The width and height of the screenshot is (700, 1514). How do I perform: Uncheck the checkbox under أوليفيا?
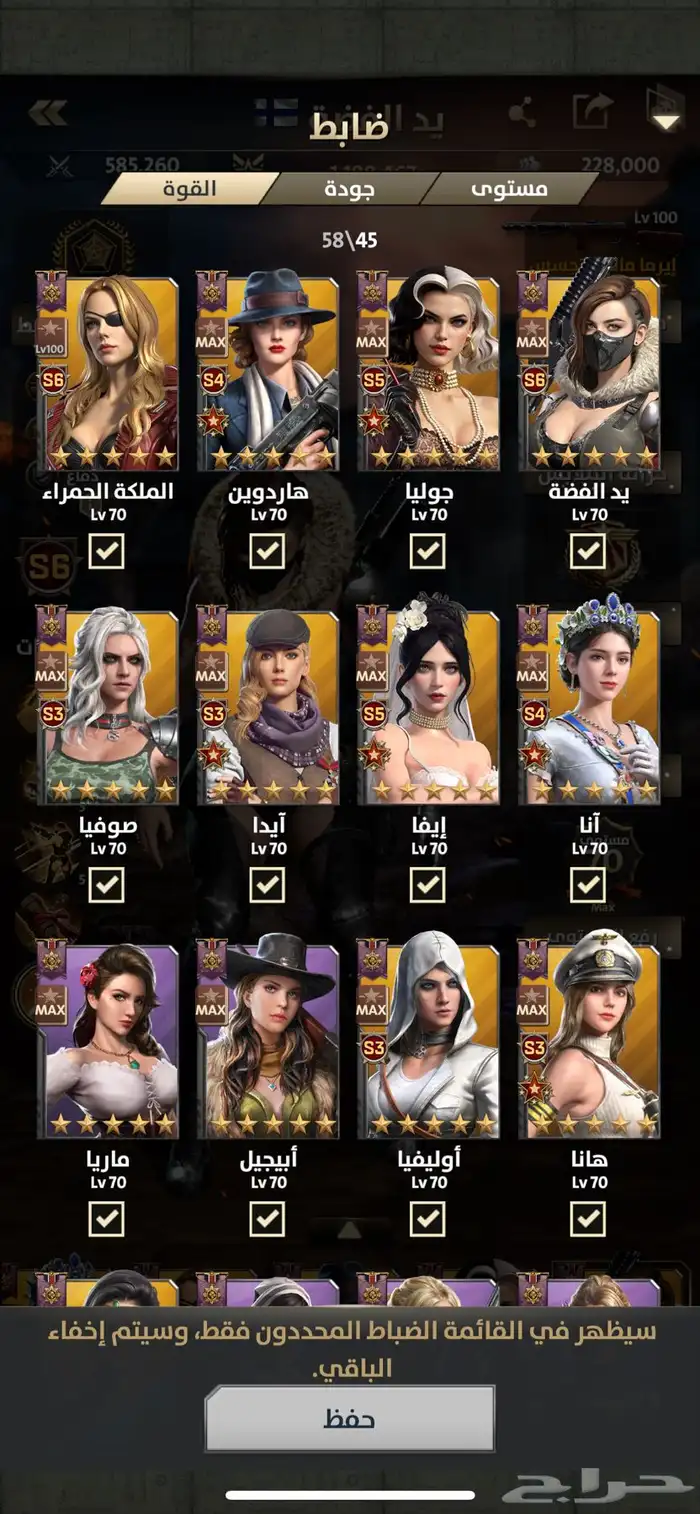click(x=428, y=1218)
